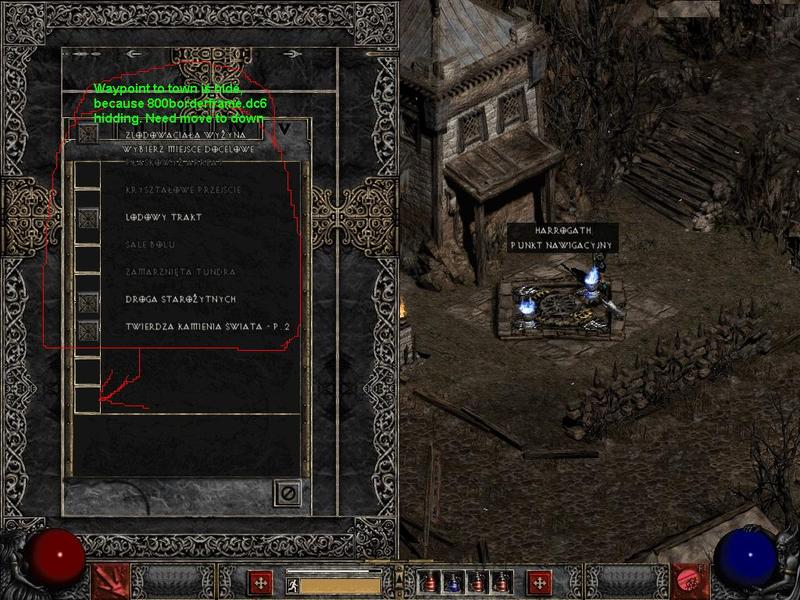Open the right-hand skill selector icon
800x600 pixels.
click(686, 580)
